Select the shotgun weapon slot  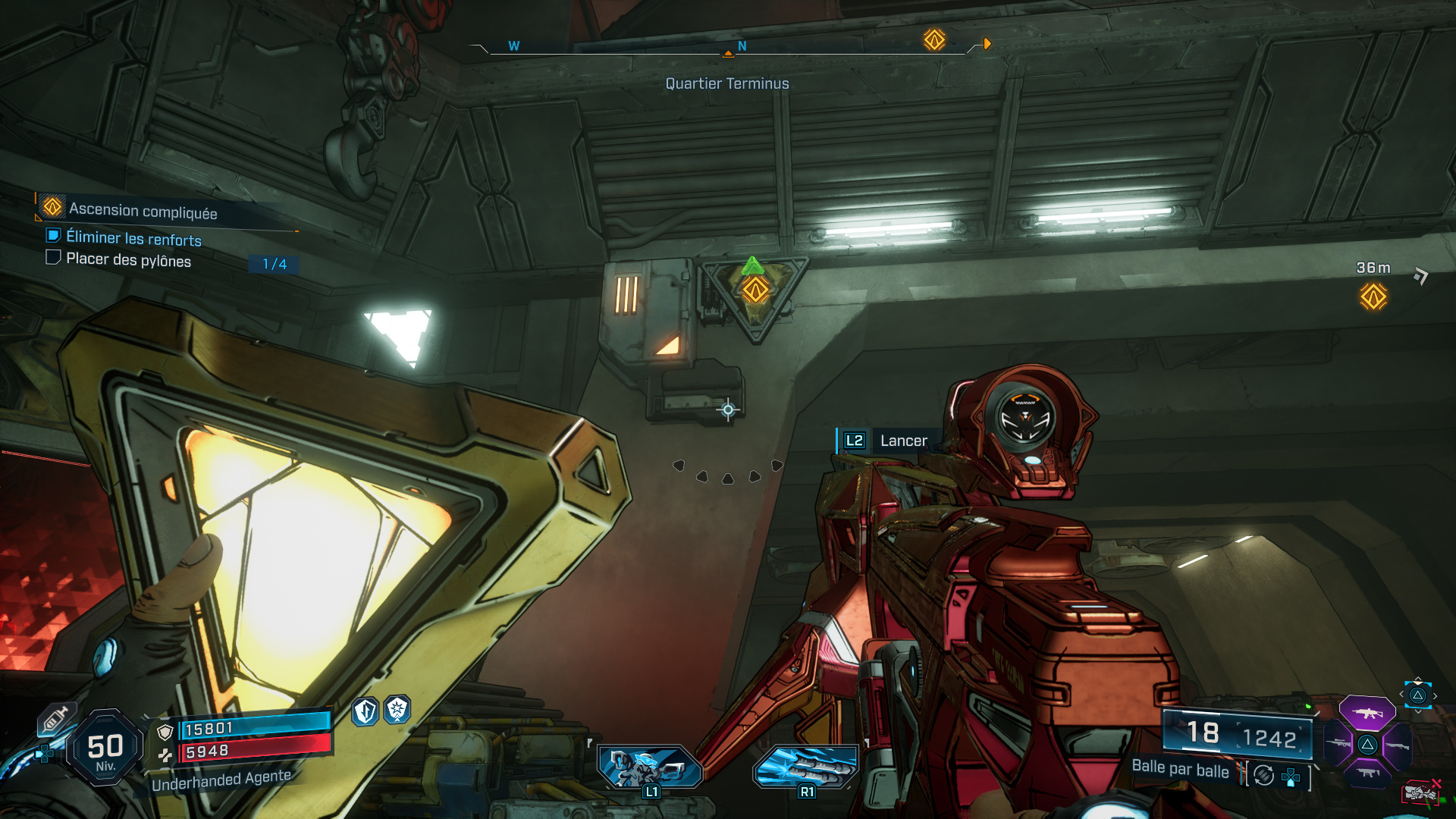[x=1397, y=745]
